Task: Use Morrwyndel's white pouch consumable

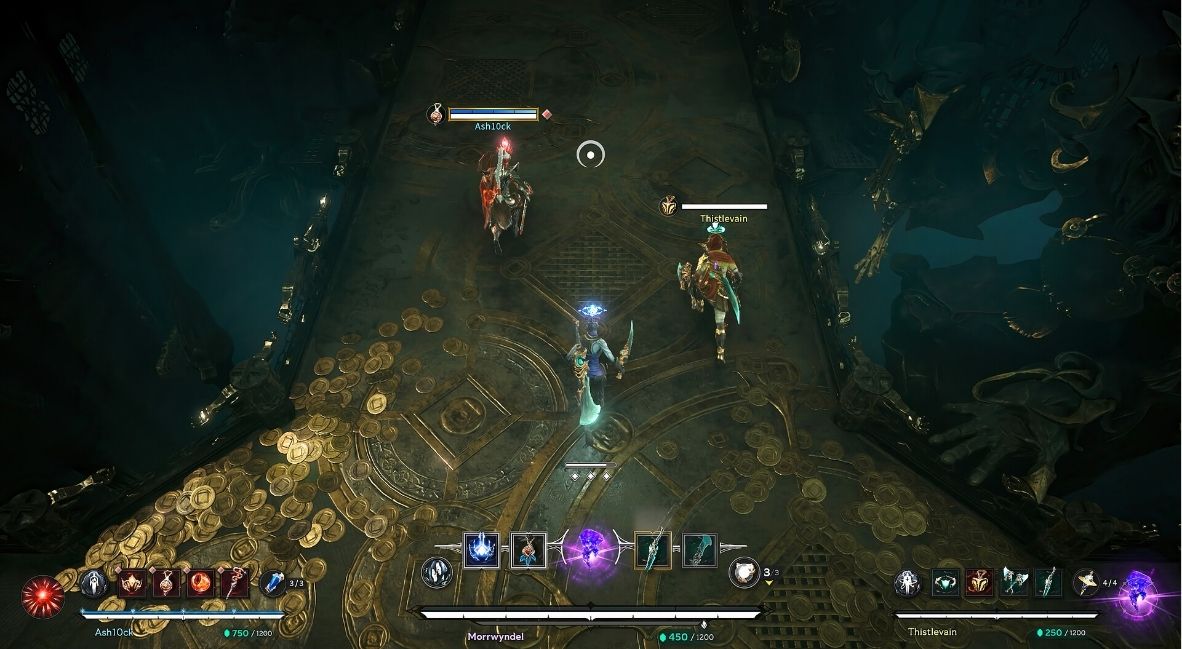Action: coord(742,571)
